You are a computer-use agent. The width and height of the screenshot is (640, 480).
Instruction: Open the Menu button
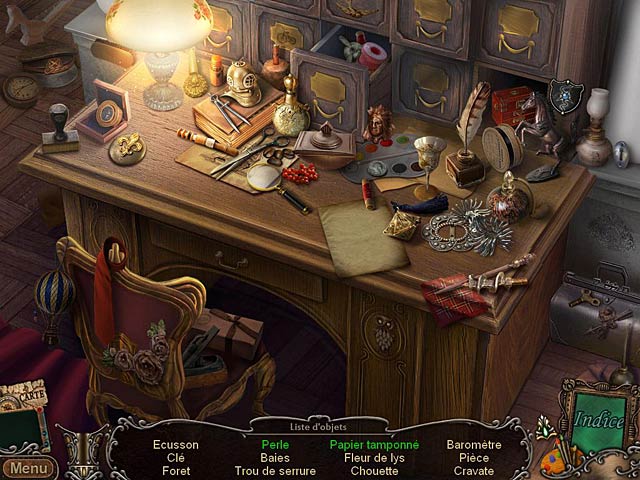(x=28, y=468)
